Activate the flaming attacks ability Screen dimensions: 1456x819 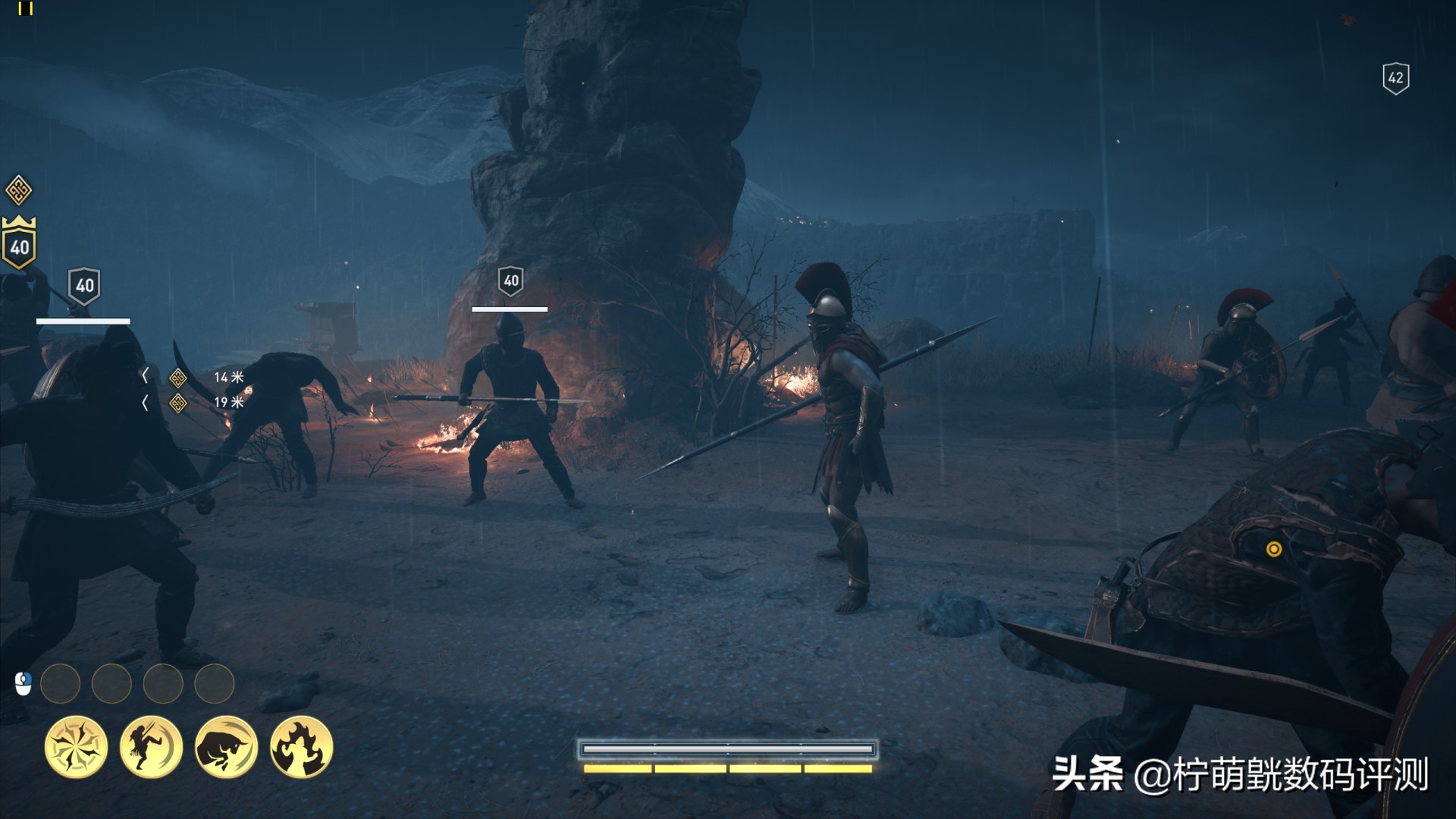[301, 747]
